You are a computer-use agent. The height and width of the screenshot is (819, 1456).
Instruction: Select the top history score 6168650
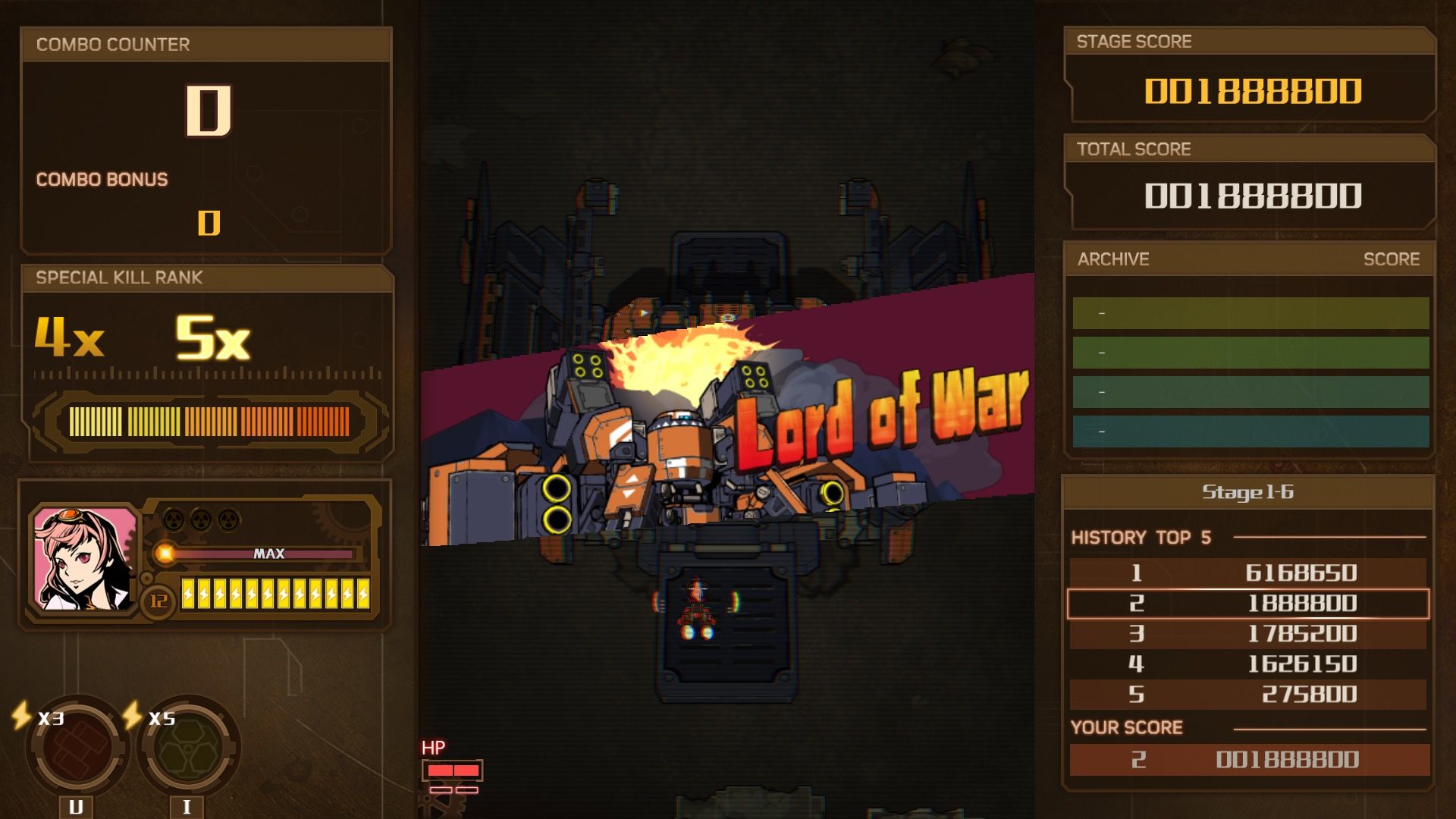1247,573
